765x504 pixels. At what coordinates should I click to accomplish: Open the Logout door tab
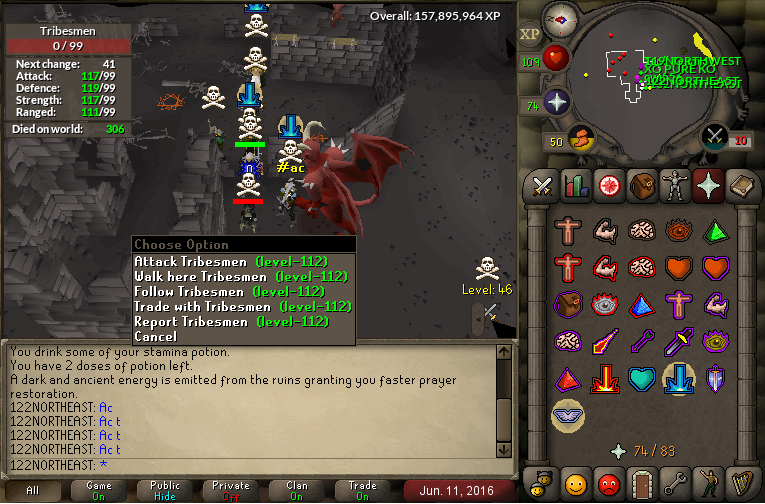click(640, 484)
